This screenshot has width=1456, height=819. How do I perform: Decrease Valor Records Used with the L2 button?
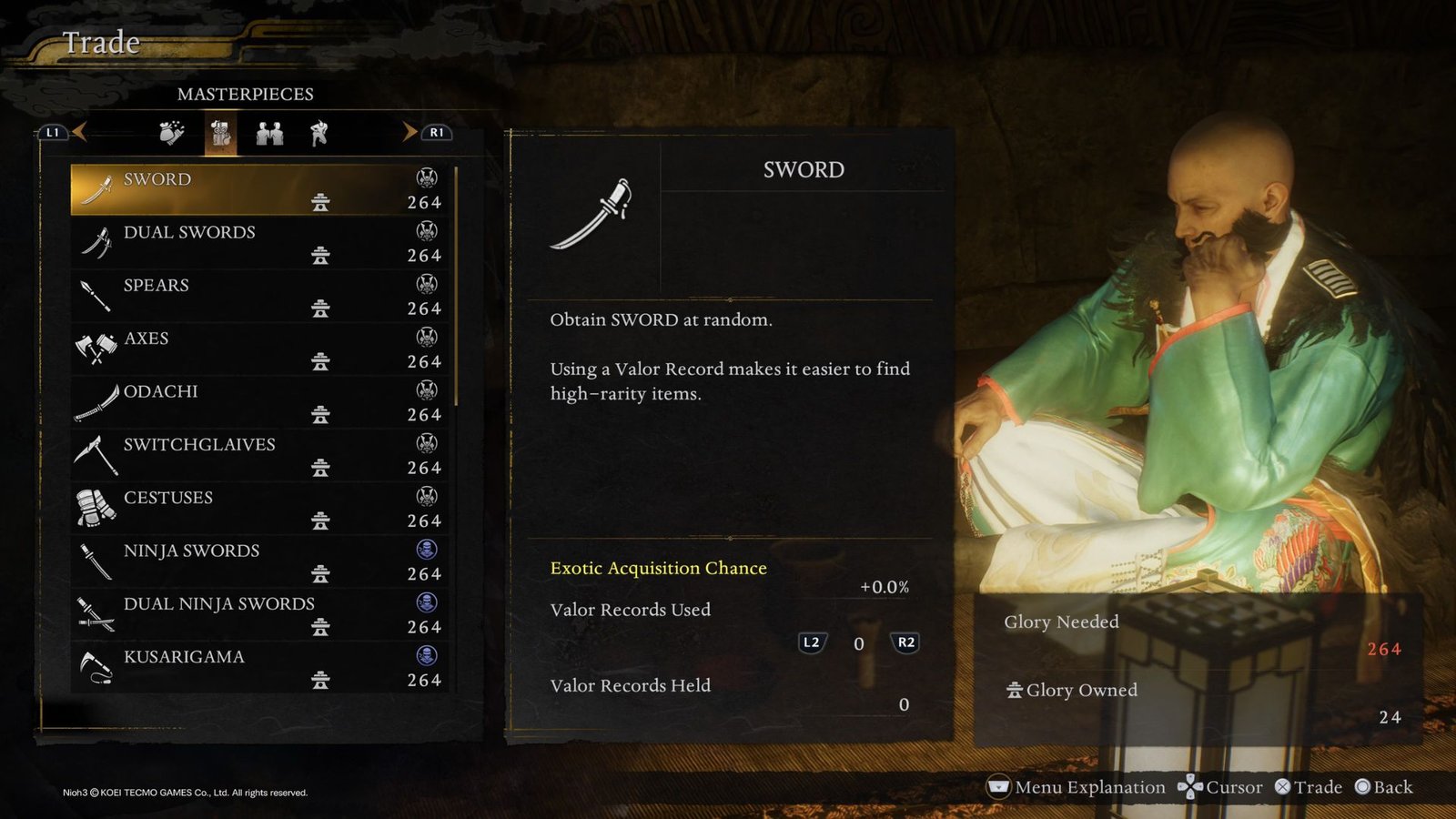point(812,643)
